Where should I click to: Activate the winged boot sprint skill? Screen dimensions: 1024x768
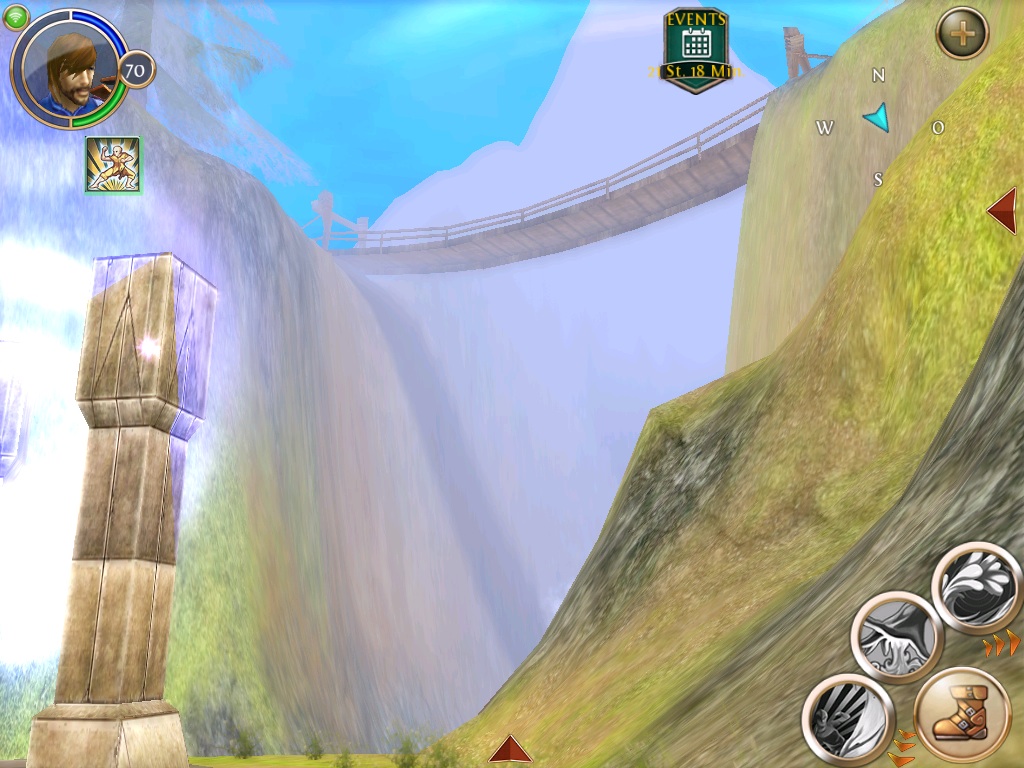coord(962,718)
